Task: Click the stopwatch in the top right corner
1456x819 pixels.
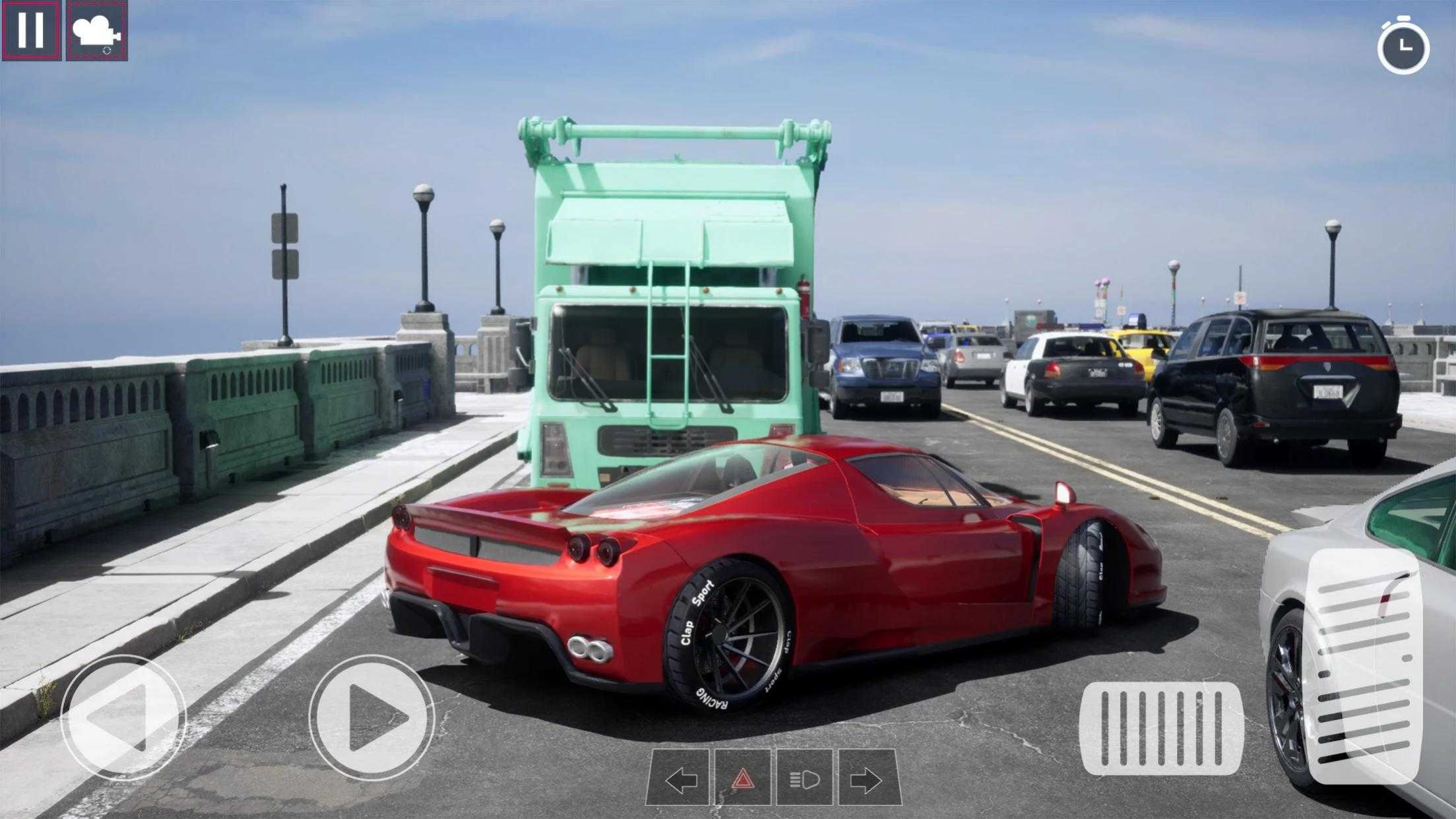Action: (x=1404, y=44)
